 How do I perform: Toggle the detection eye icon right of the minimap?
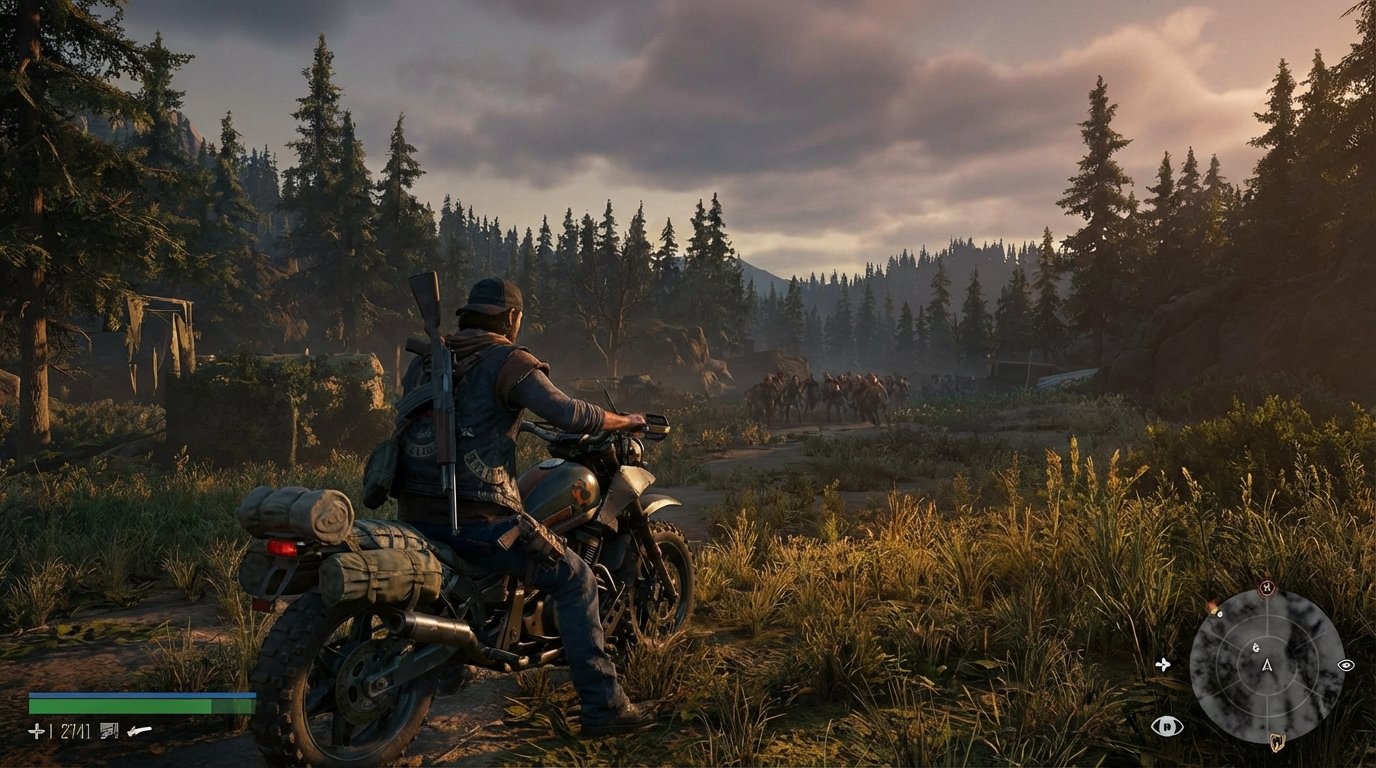click(x=1346, y=665)
